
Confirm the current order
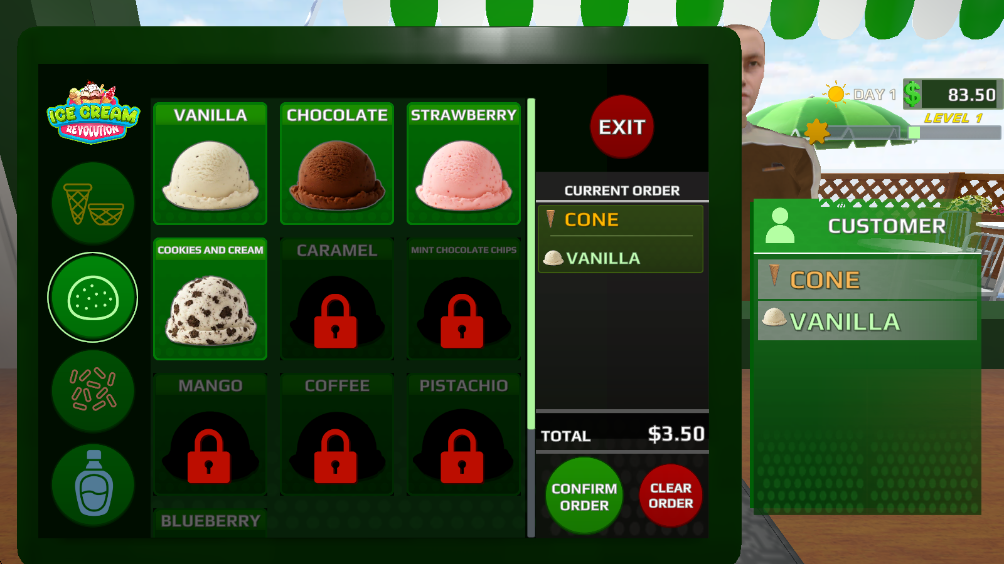[x=584, y=496]
